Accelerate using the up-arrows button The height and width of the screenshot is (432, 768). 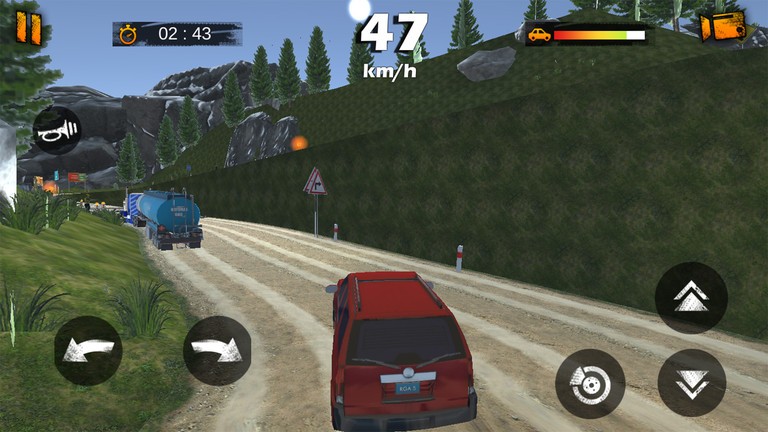click(x=691, y=297)
